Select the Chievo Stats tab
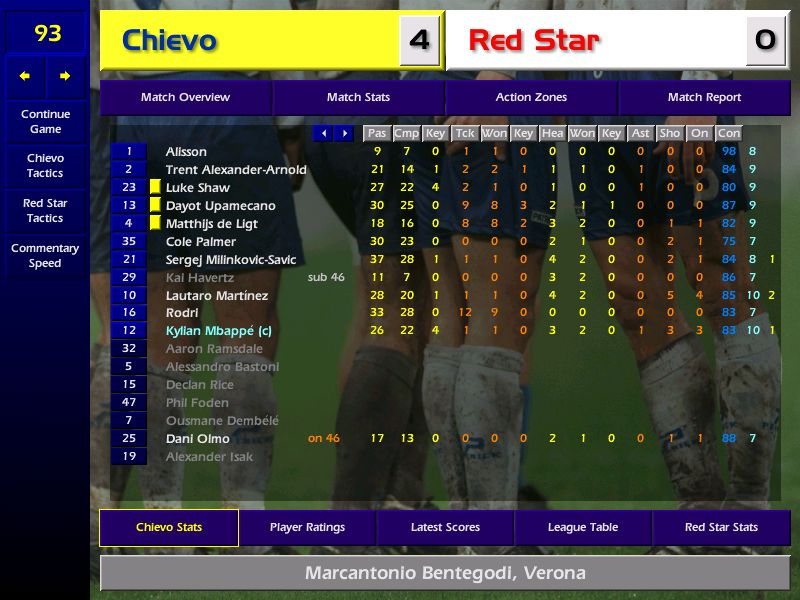Image resolution: width=800 pixels, height=600 pixels. click(x=169, y=528)
